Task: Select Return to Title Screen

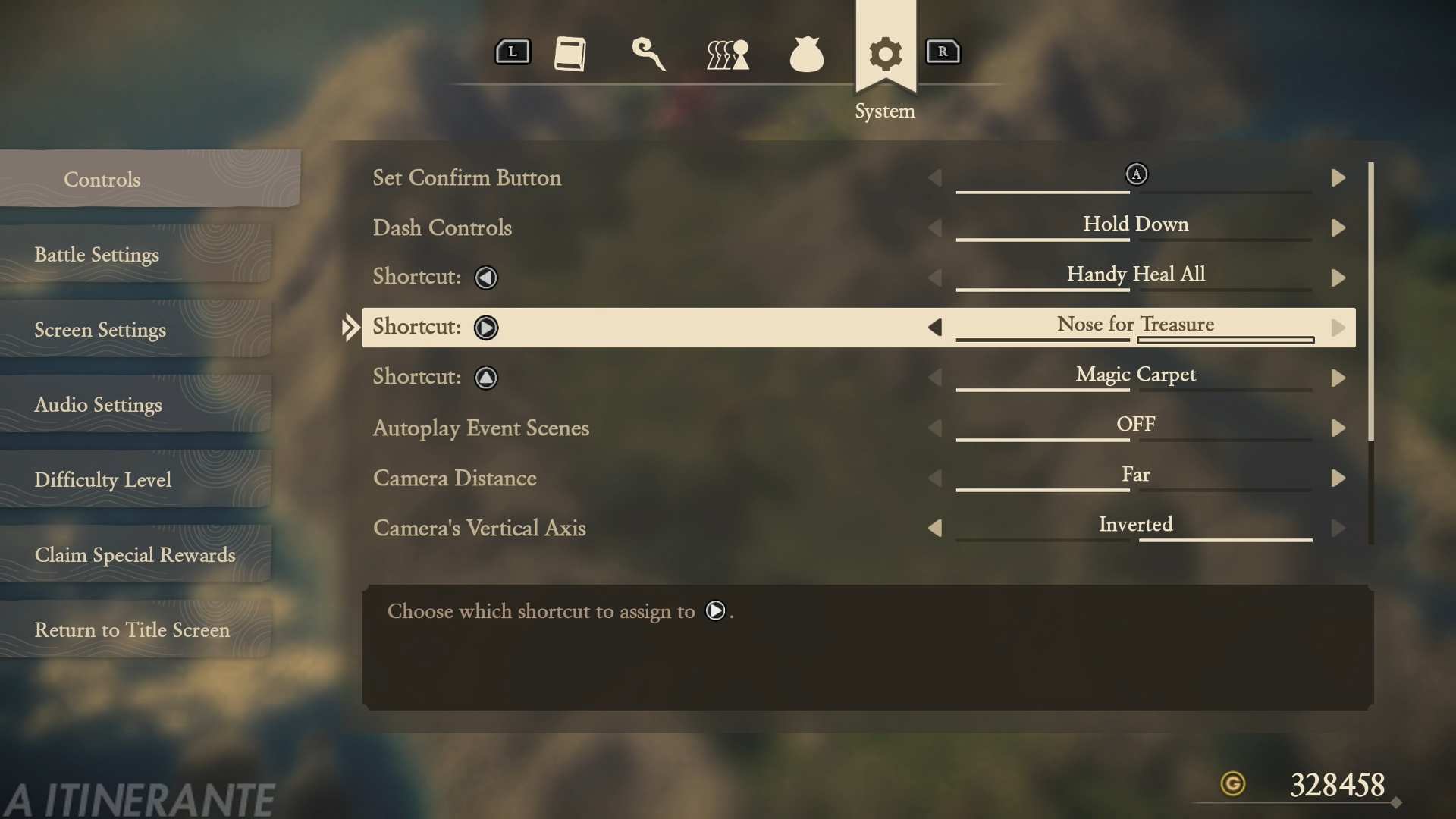Action: (x=132, y=630)
